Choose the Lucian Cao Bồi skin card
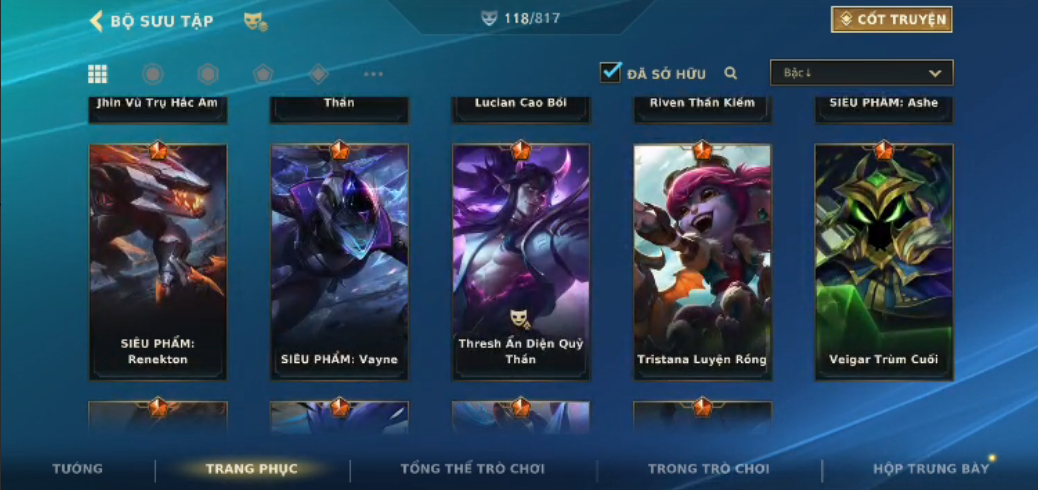1038x490 pixels. pos(521,108)
